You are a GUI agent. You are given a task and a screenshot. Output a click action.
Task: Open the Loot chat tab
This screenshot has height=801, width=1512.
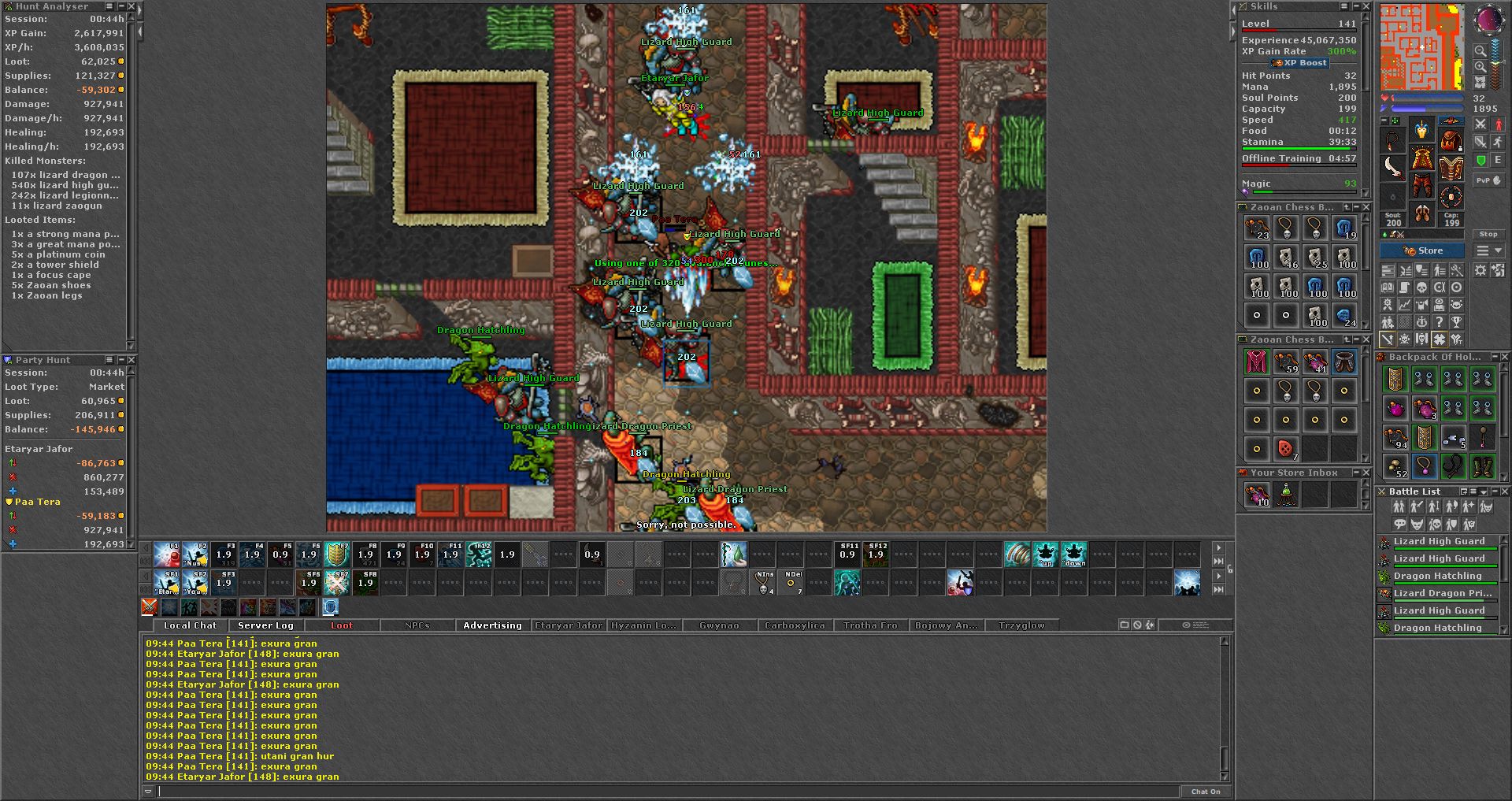342,625
